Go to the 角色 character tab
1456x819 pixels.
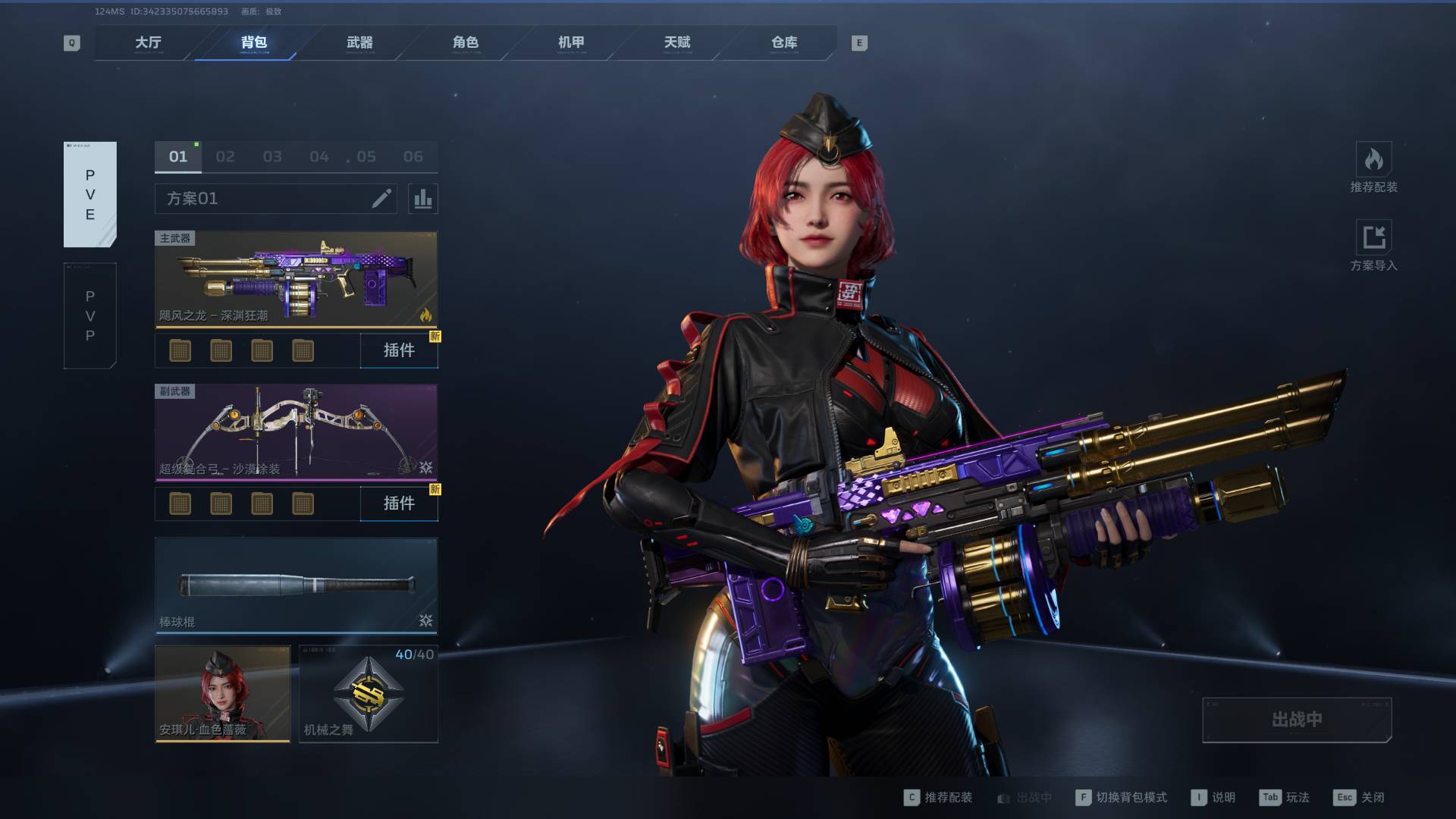coord(466,42)
